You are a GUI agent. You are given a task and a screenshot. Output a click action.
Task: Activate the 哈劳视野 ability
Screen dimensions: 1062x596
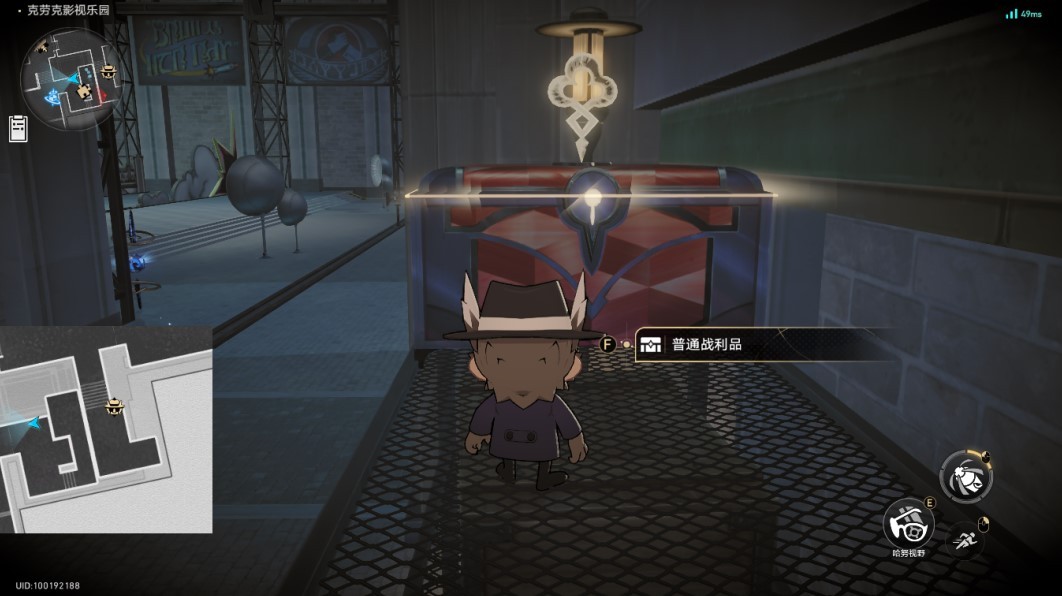[x=908, y=523]
